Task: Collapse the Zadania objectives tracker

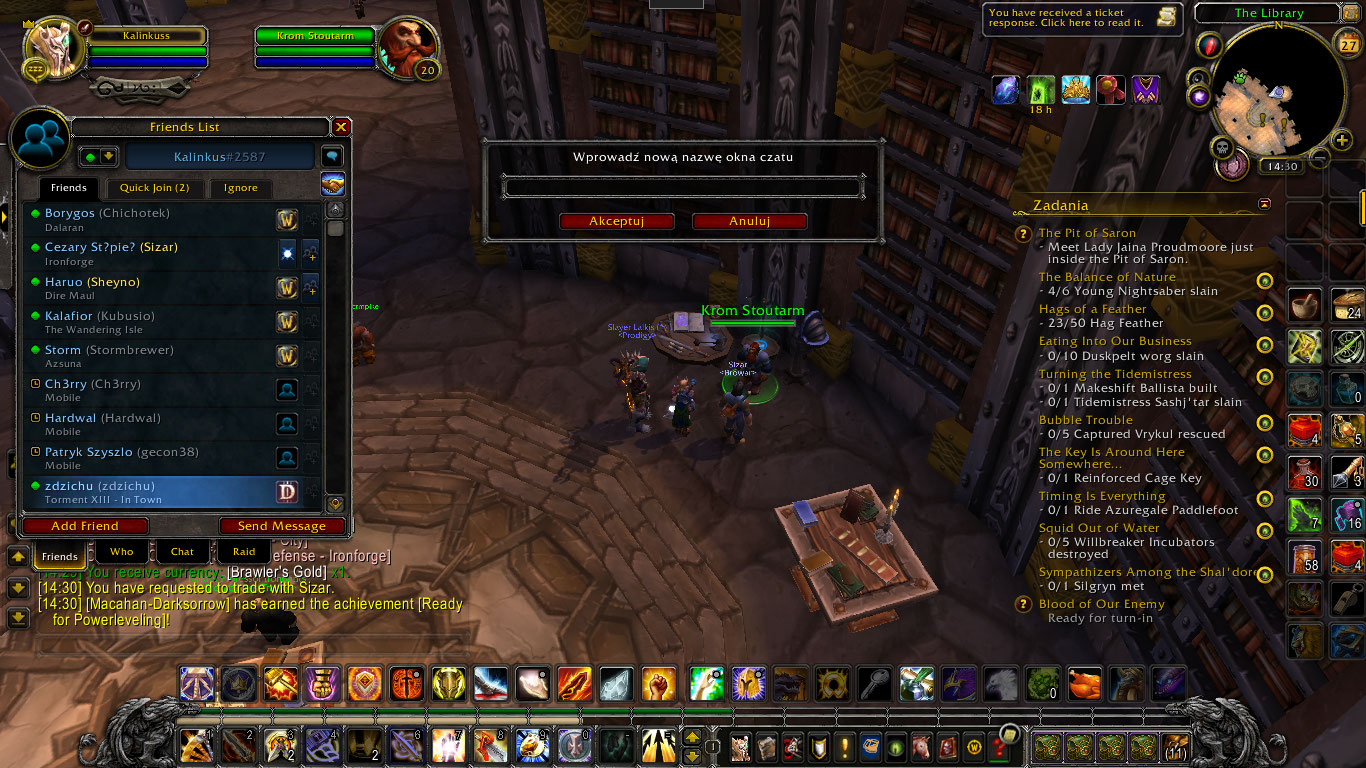Action: (x=1262, y=204)
